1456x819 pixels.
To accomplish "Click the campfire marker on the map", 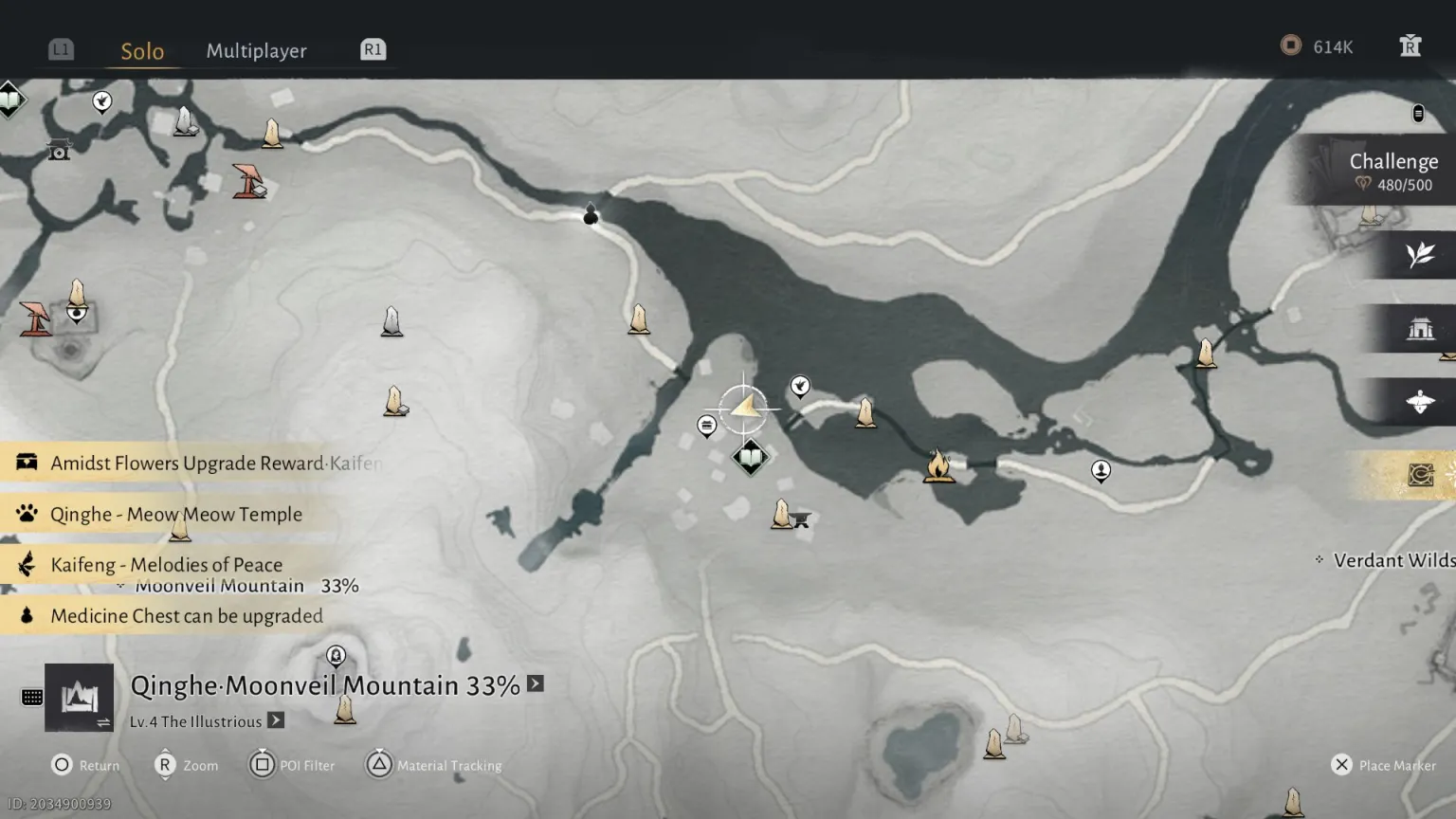I will [x=938, y=466].
